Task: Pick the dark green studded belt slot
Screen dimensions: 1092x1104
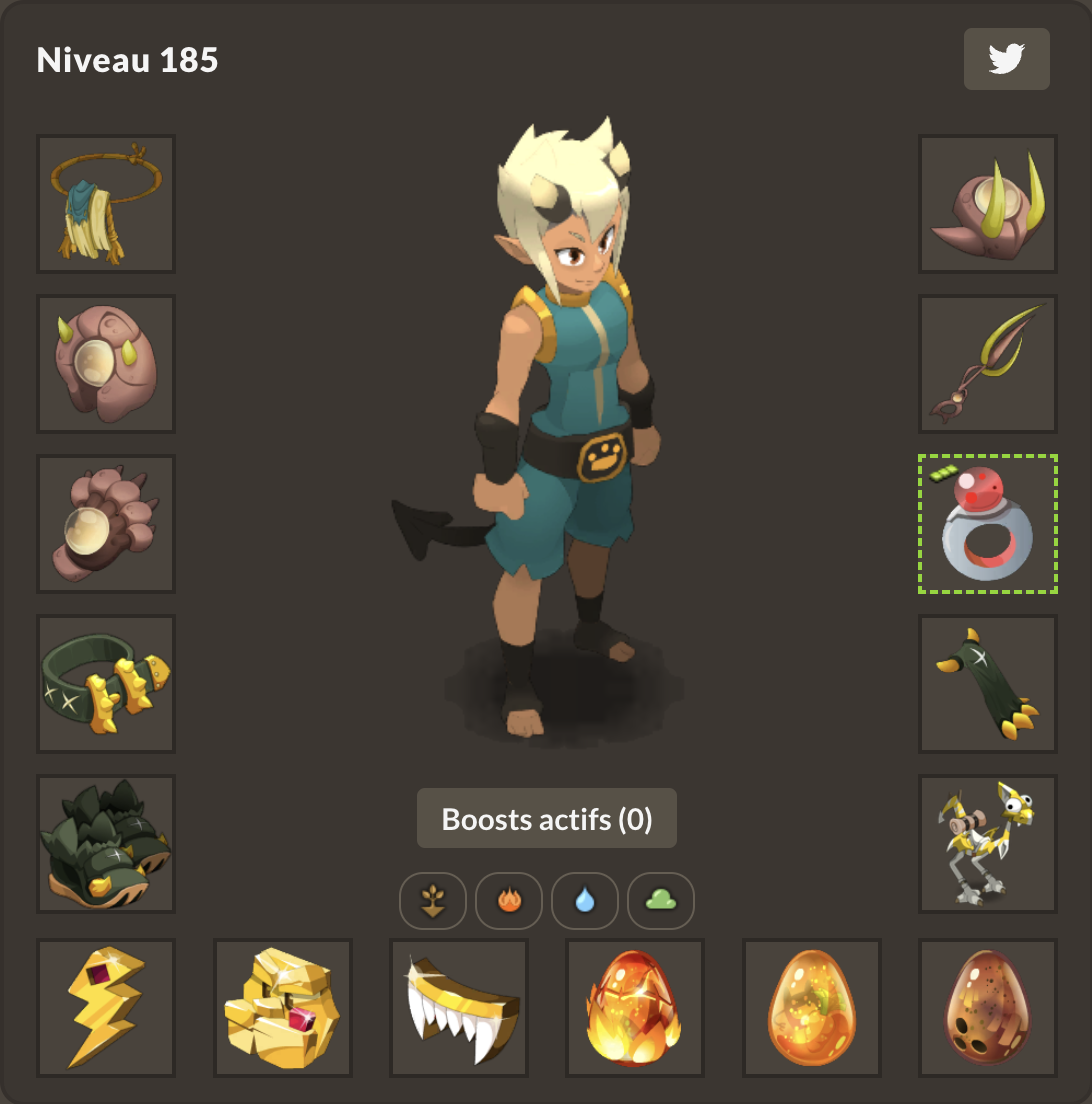Action: tap(106, 684)
